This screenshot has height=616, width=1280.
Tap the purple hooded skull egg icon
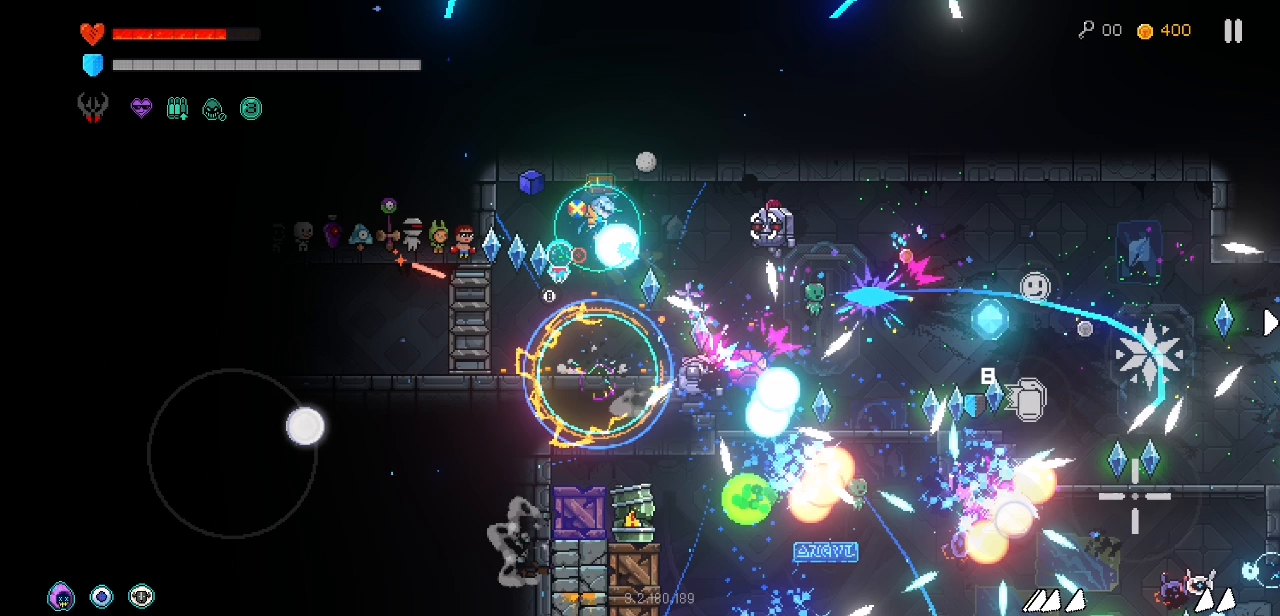(61, 597)
